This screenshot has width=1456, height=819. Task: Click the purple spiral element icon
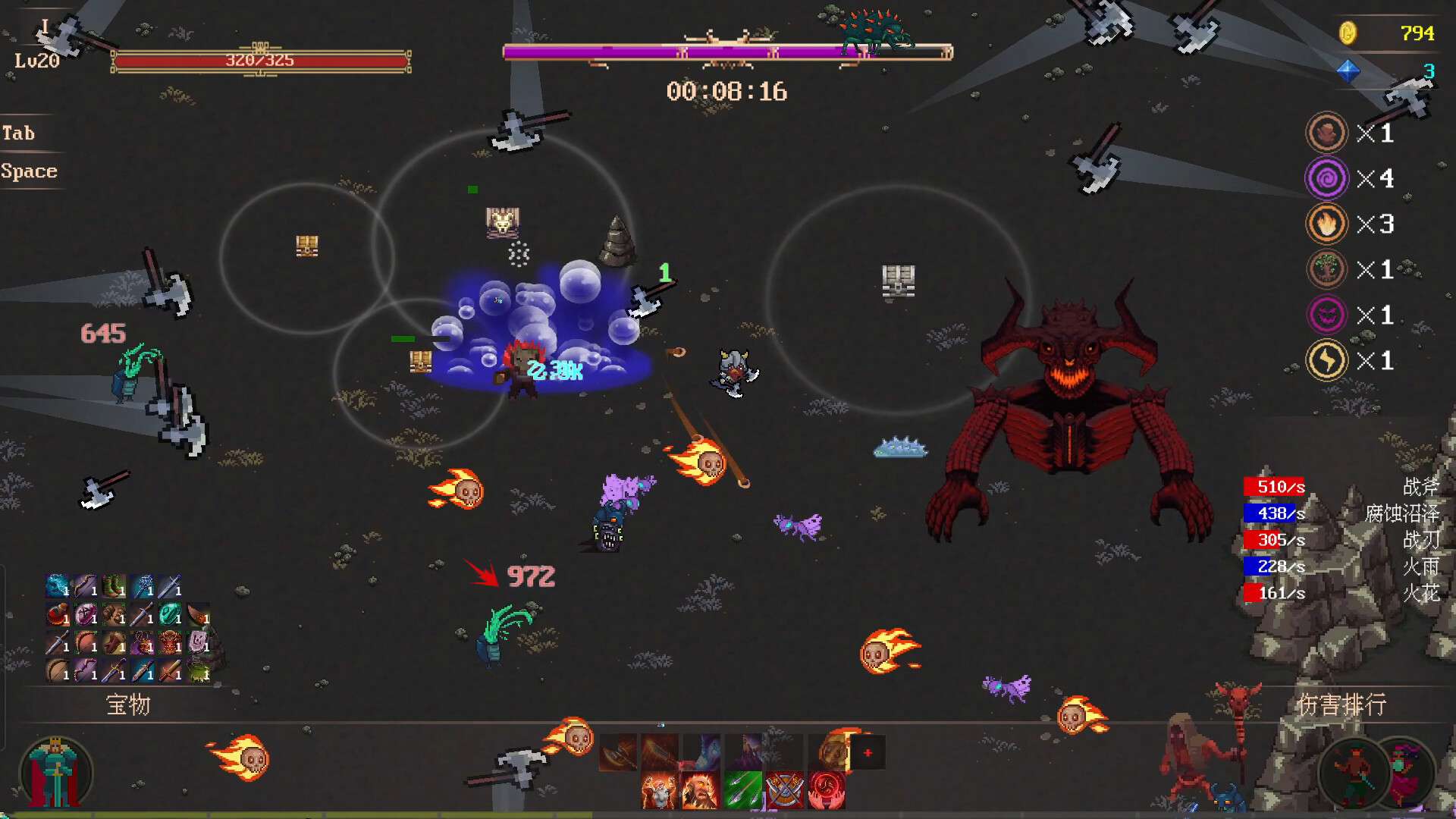[x=1326, y=178]
